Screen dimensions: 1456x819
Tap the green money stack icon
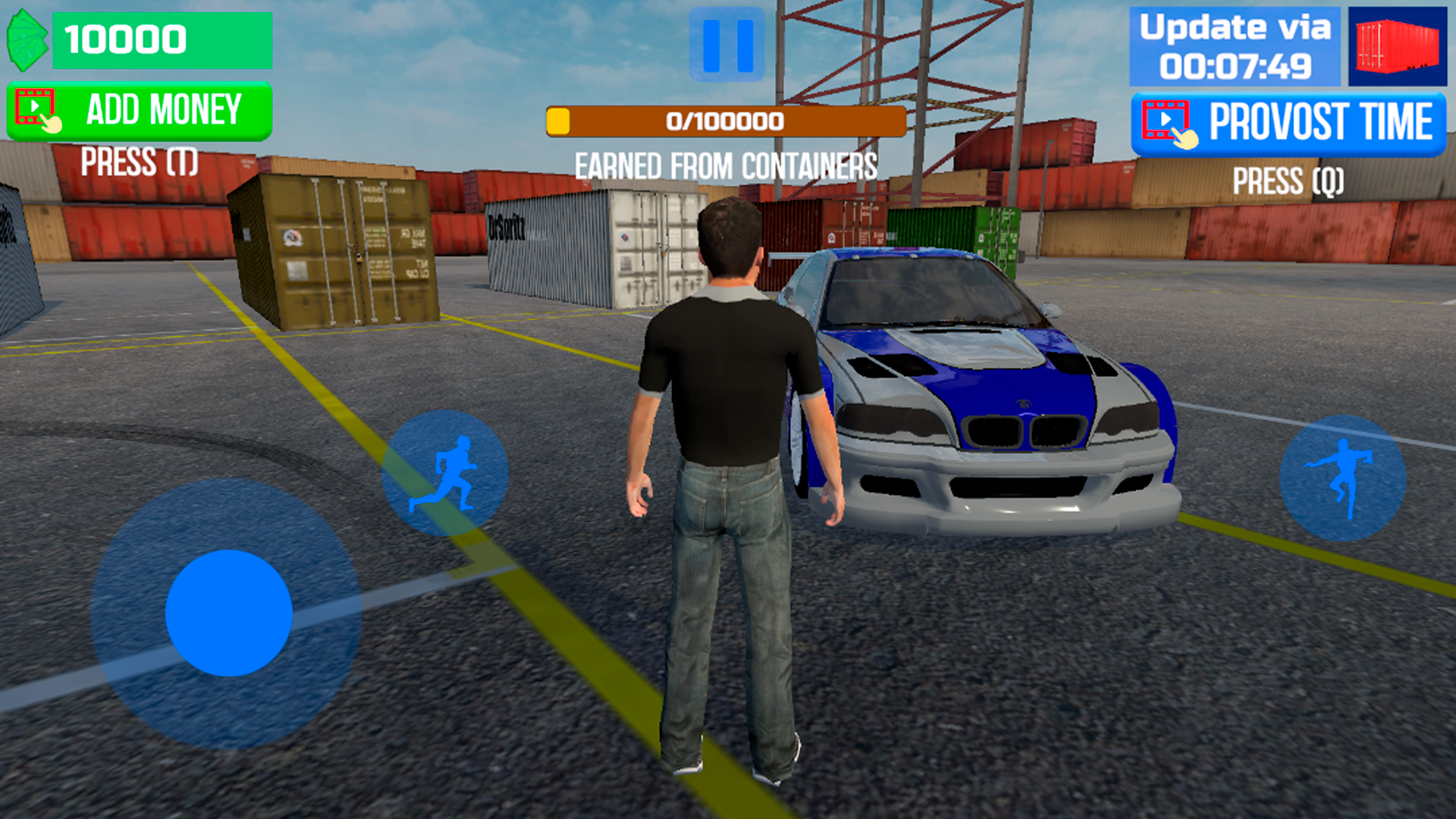27,38
